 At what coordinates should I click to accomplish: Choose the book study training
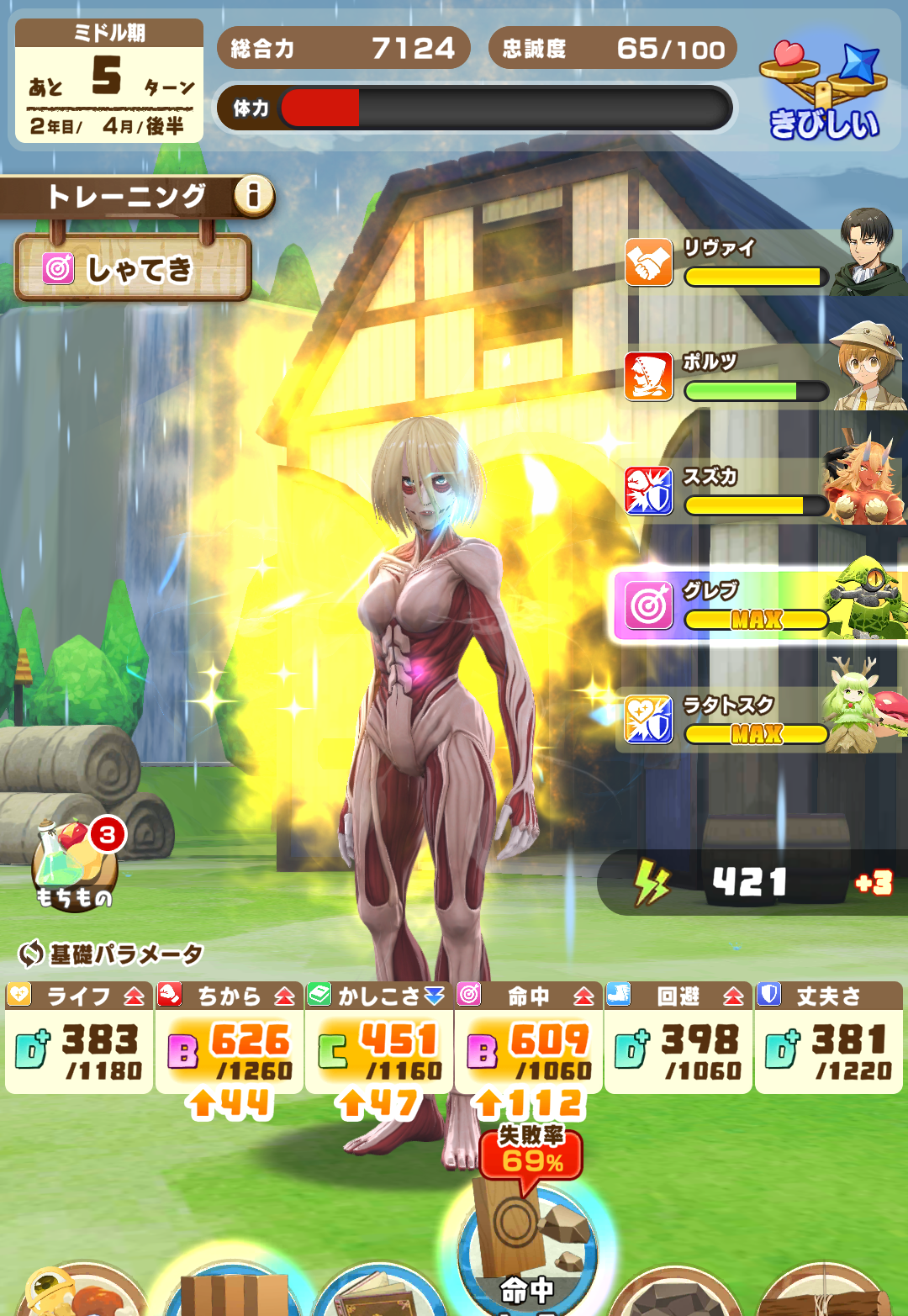[x=380, y=1291]
